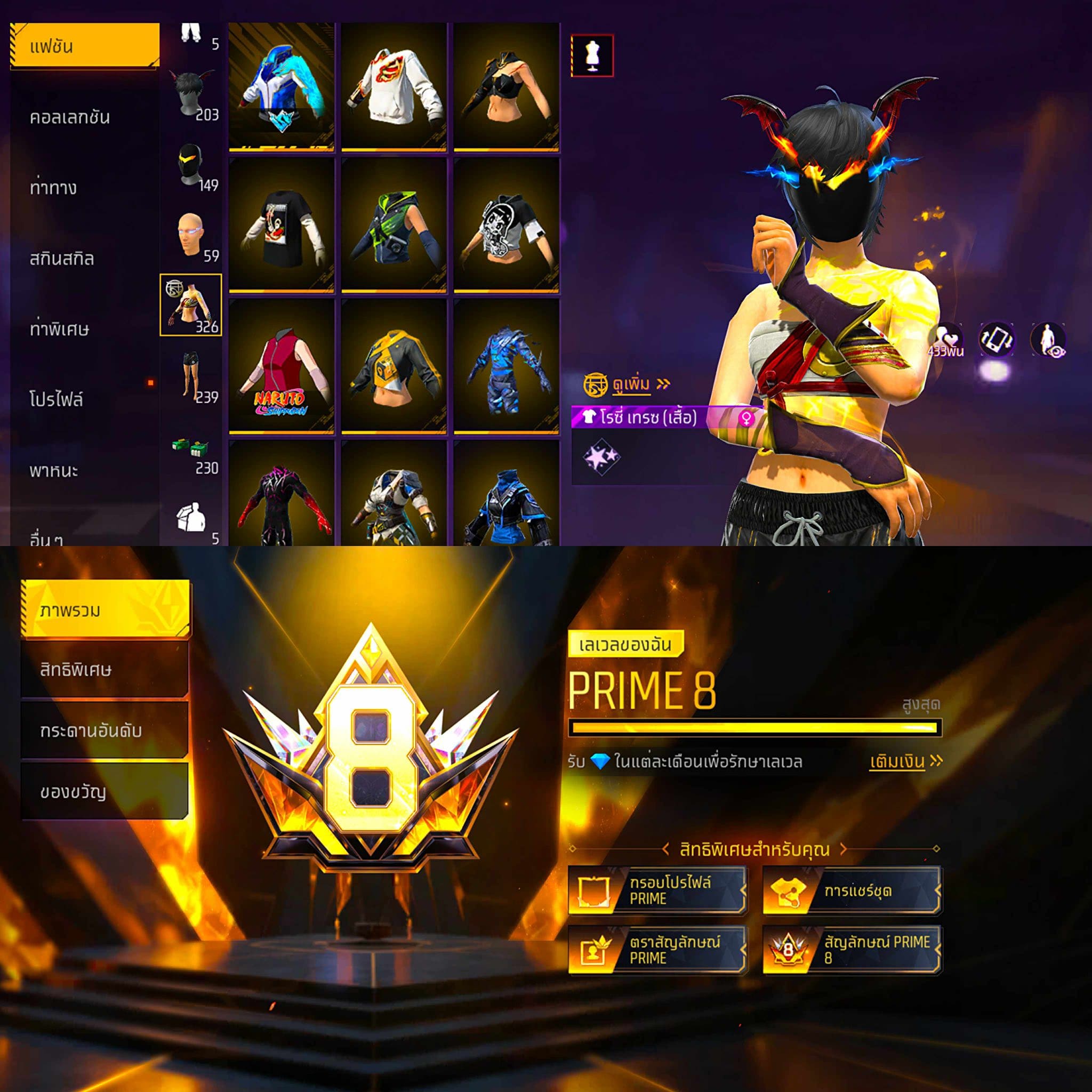The image size is (1092, 1092).
Task: Choose the hair category with 203 items
Action: click(192, 95)
